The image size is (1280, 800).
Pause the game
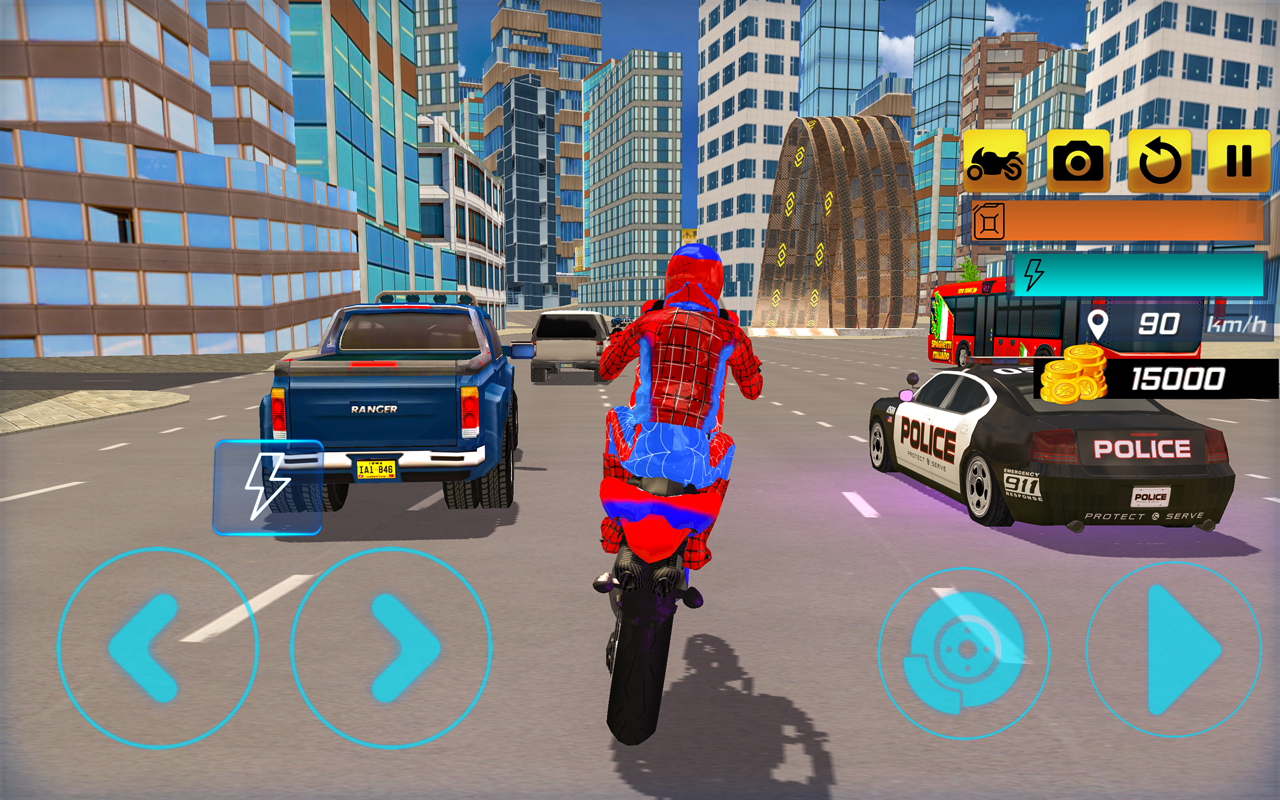pos(1237,160)
